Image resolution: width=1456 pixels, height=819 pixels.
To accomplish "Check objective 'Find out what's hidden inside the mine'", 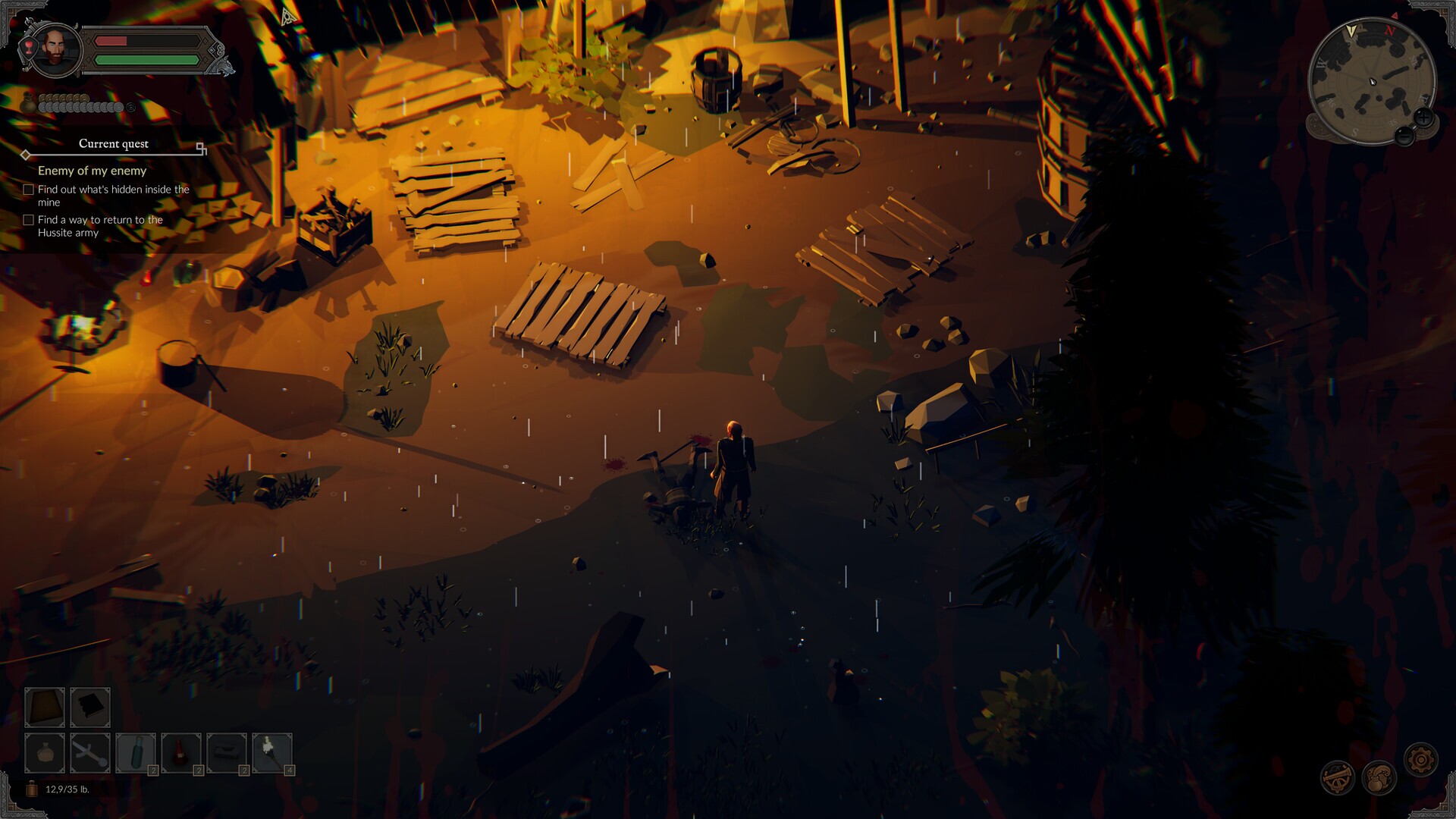I will [x=29, y=189].
